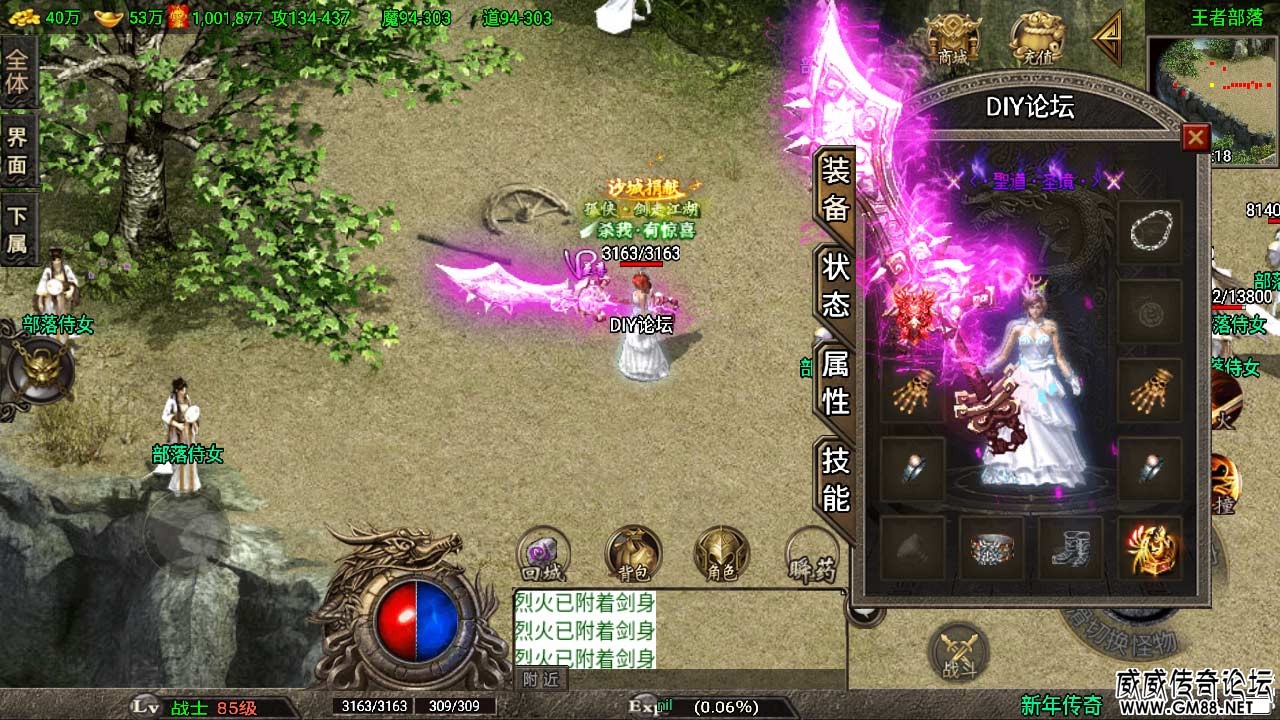
Task: Select the necklace equipment slot
Action: 1149,233
